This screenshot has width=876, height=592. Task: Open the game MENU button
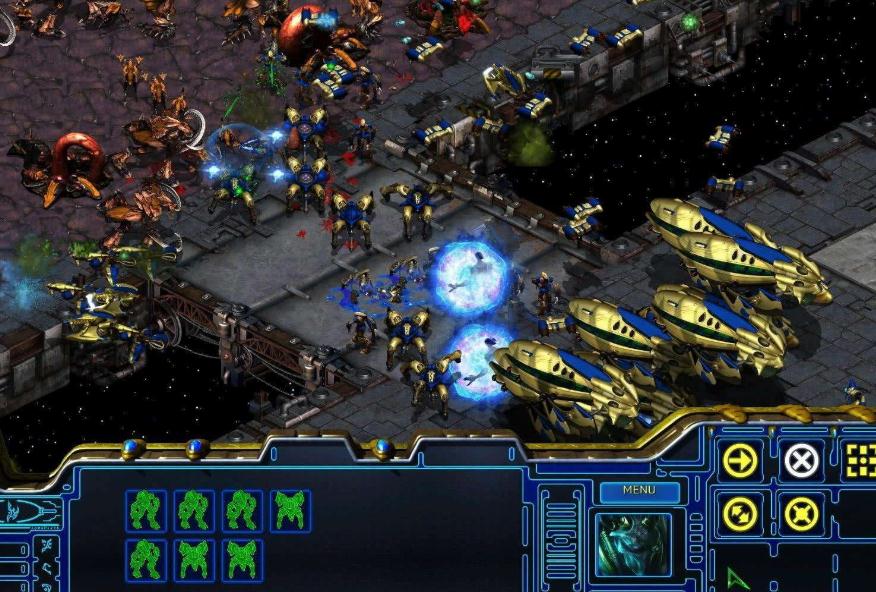click(x=639, y=490)
